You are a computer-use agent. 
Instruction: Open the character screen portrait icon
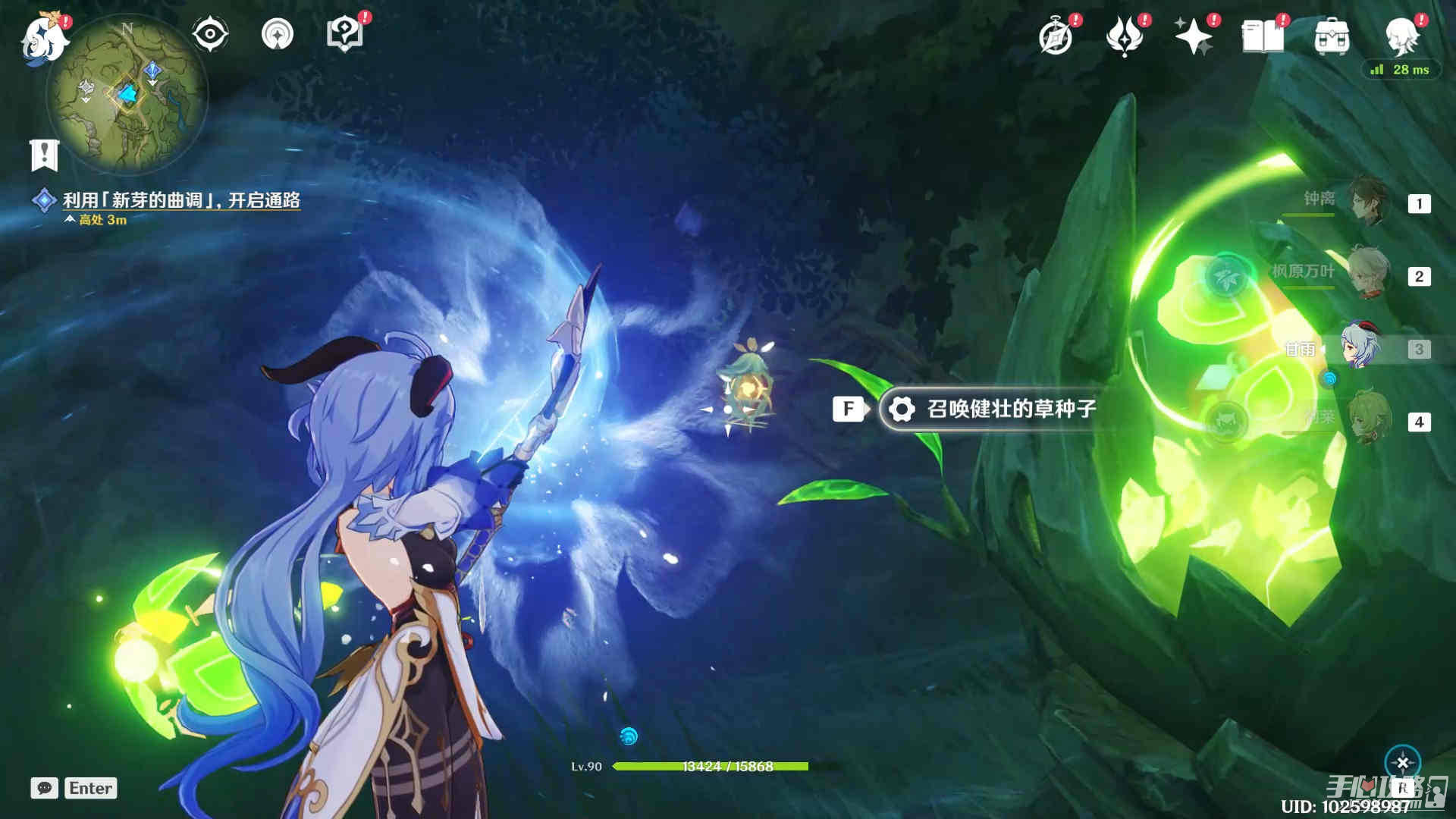coord(1401,34)
